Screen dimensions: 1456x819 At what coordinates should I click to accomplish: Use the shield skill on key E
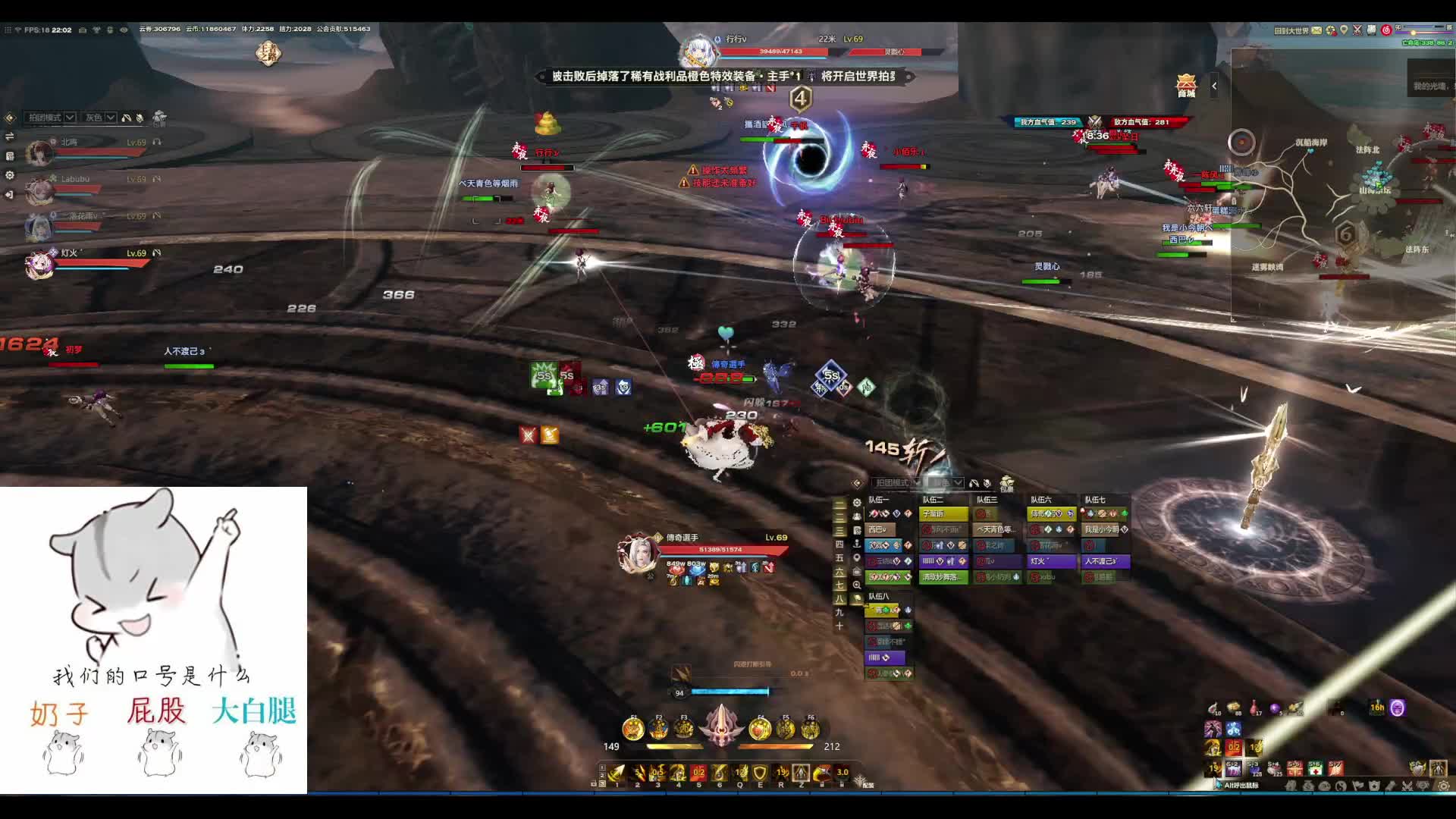(x=760, y=773)
